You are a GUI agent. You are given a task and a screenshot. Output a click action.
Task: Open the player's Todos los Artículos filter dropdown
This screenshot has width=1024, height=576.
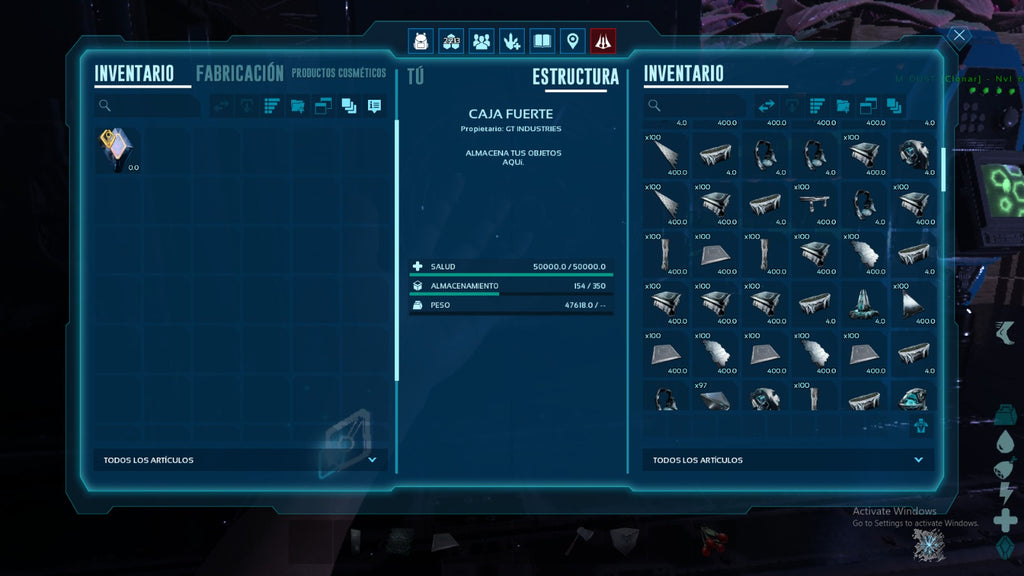click(240, 460)
